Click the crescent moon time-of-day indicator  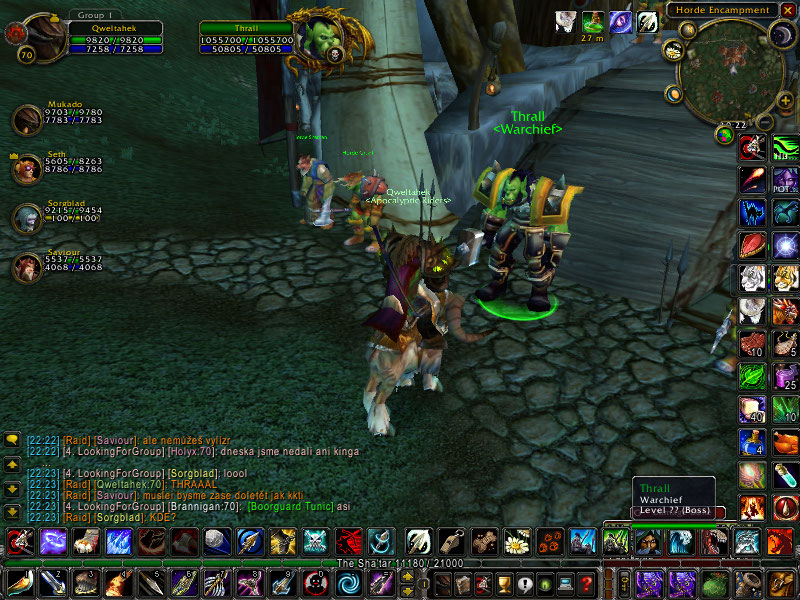click(x=780, y=35)
